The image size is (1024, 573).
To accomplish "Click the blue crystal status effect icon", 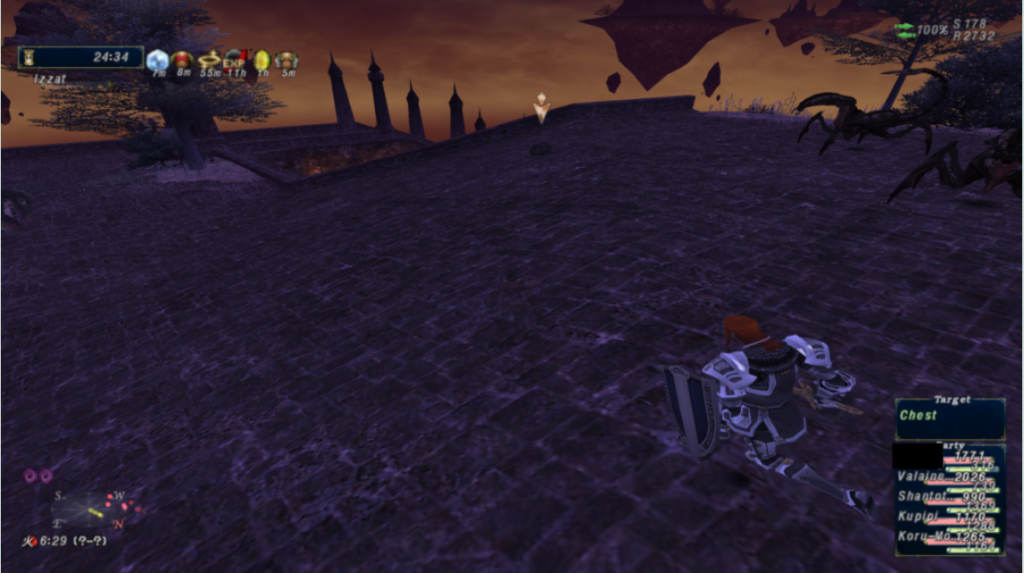I will tap(157, 61).
